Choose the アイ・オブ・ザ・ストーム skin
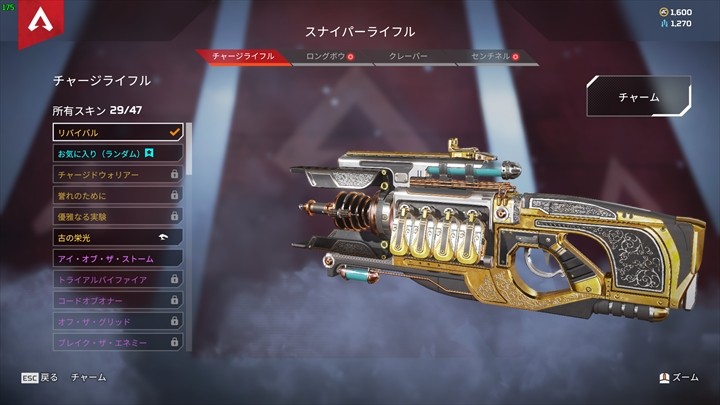Image resolution: width=720 pixels, height=405 pixels. (x=117, y=258)
